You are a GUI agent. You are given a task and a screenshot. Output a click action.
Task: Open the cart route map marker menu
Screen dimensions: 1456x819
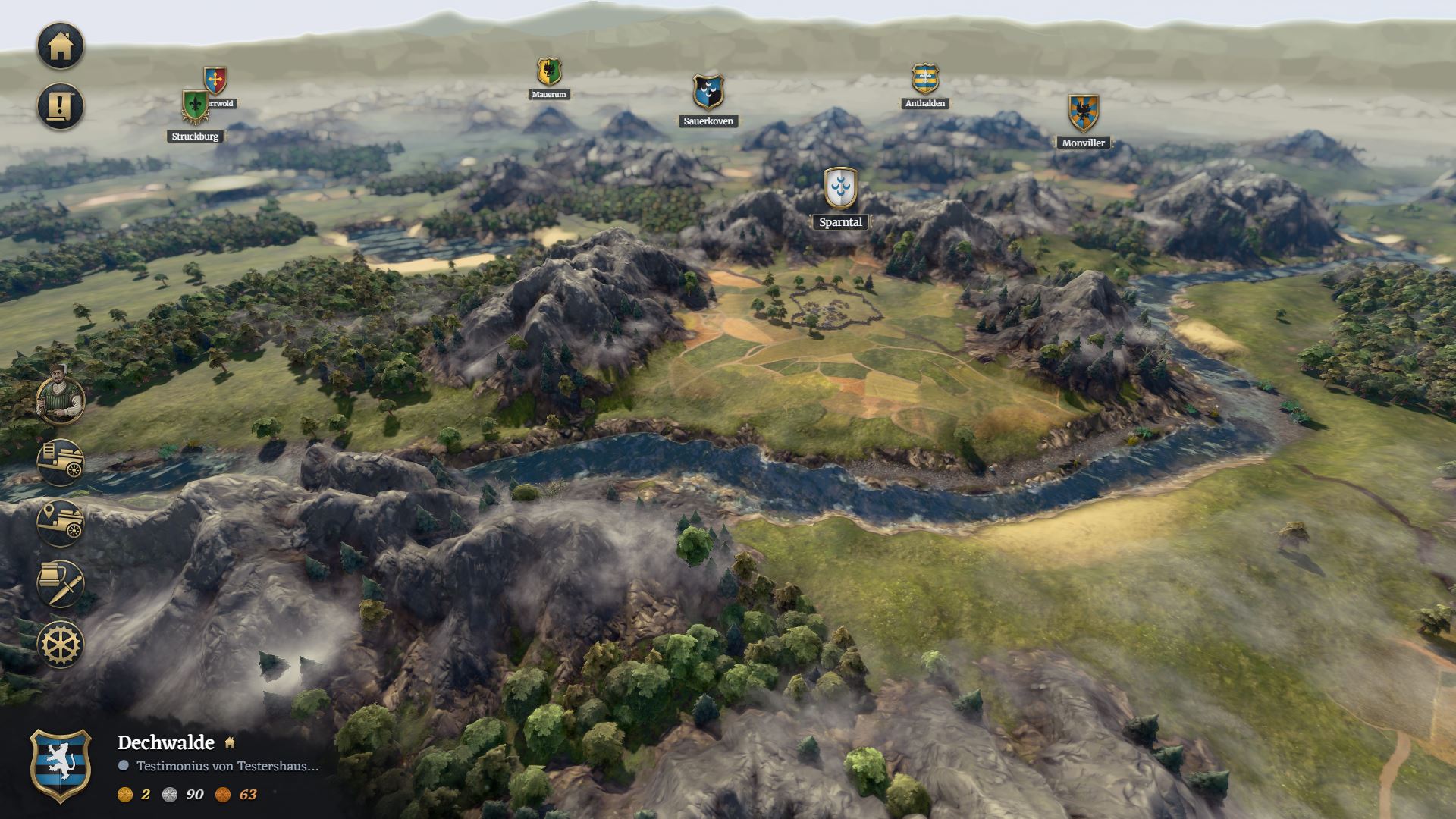point(61,523)
